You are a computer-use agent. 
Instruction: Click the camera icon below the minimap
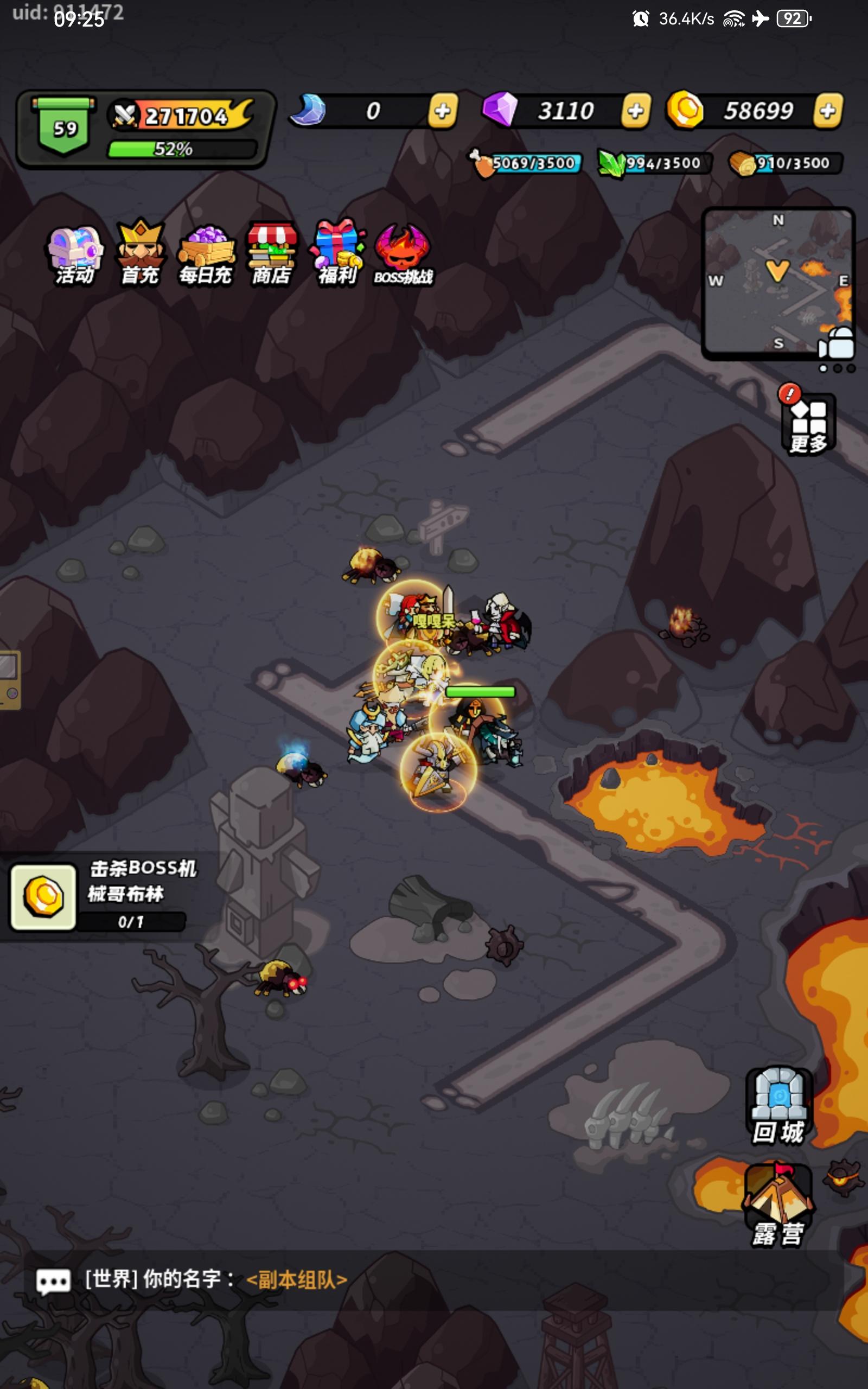(837, 343)
